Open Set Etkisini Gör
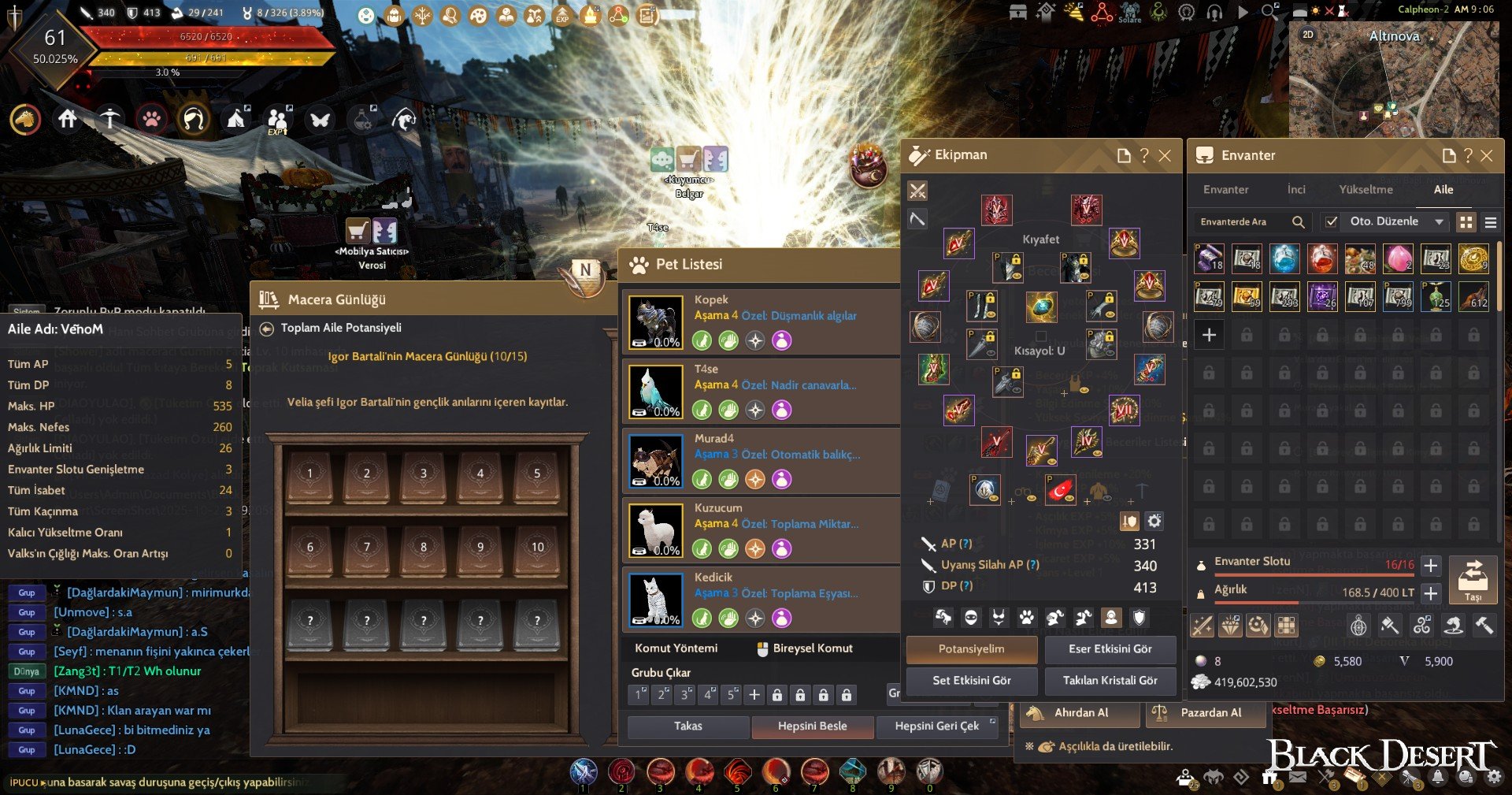 click(971, 680)
